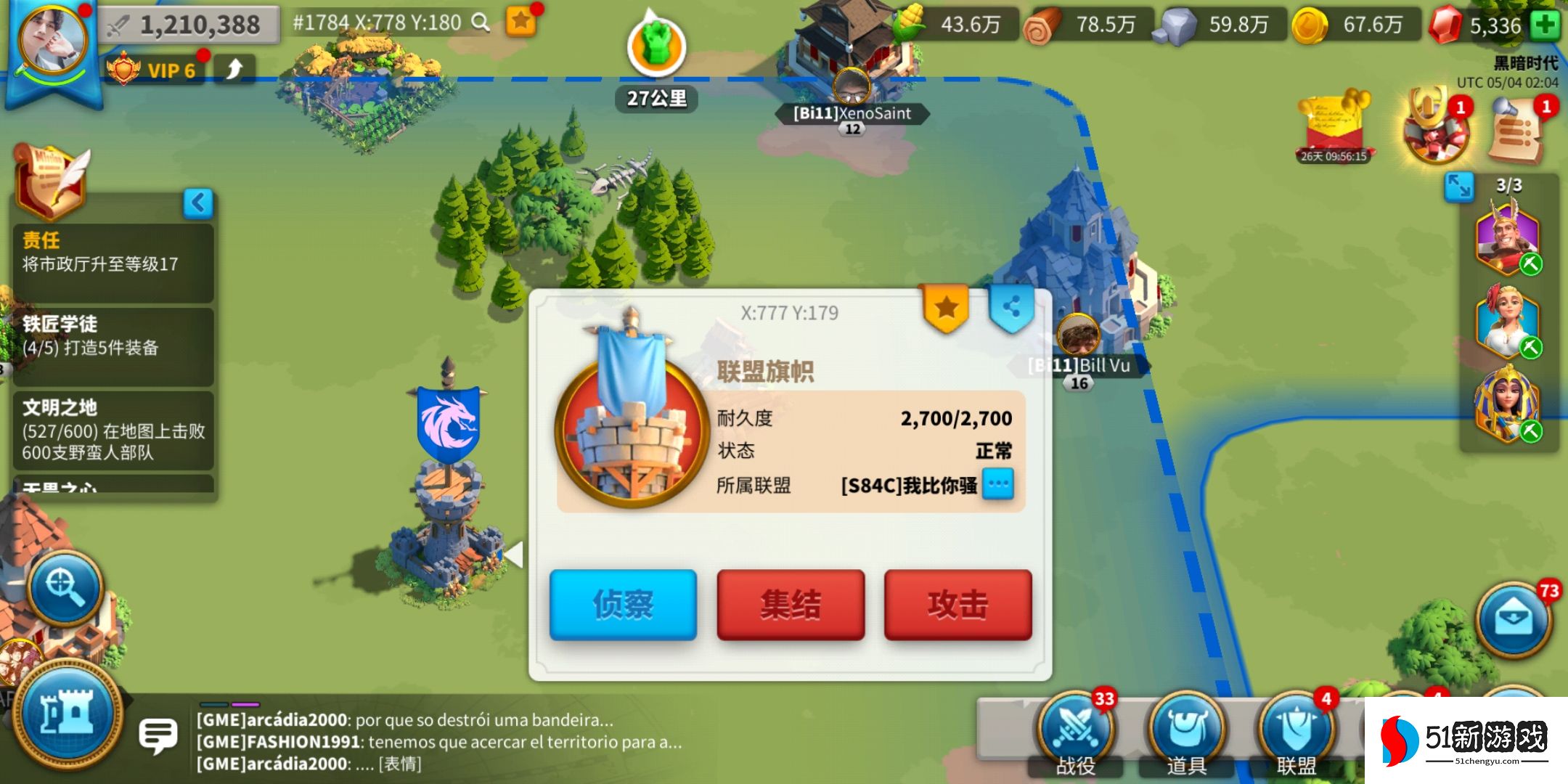Open the samurai event icon with red badge
The height and width of the screenshot is (784, 1568).
point(1435,134)
